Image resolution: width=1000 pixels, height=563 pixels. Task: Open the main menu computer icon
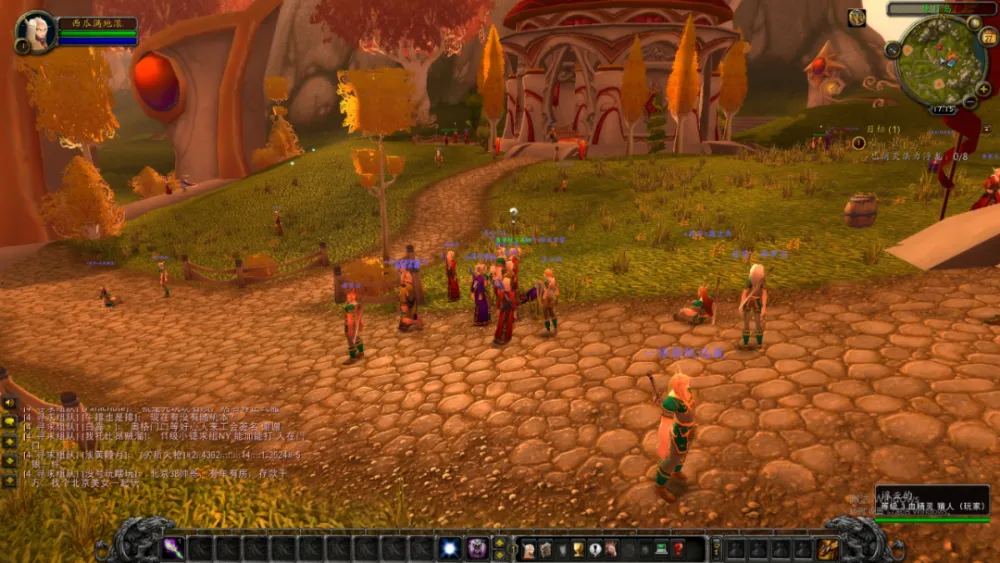tap(661, 548)
